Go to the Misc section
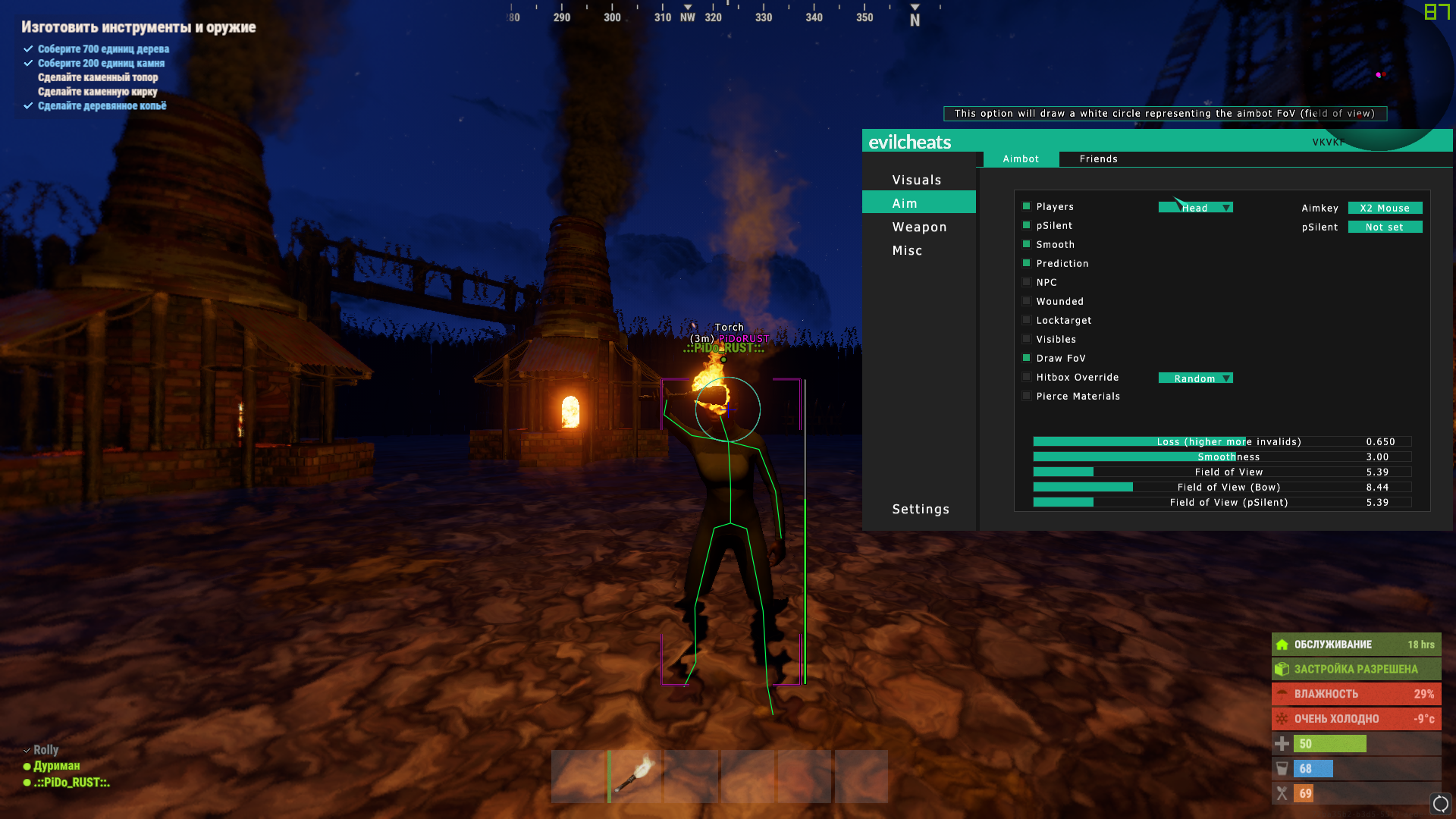The height and width of the screenshot is (819, 1456). coord(907,250)
